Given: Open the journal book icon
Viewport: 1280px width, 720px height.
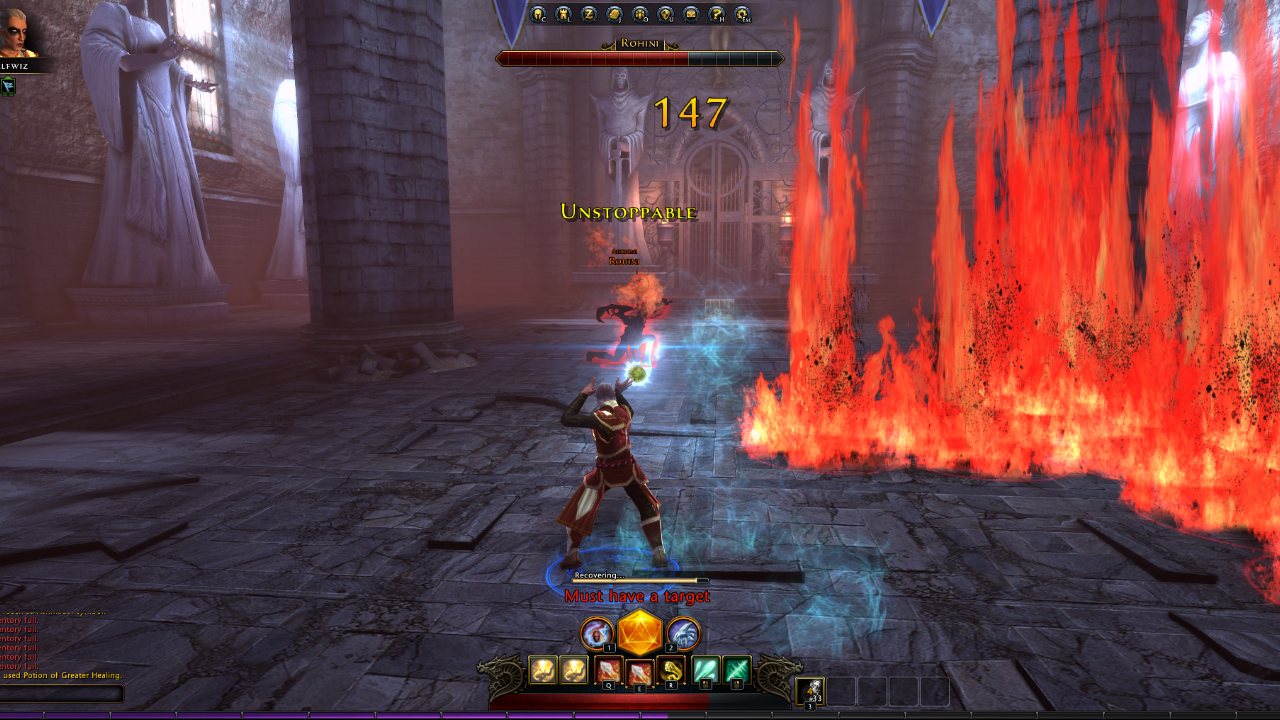Looking at the screenshot, I should pos(615,16).
